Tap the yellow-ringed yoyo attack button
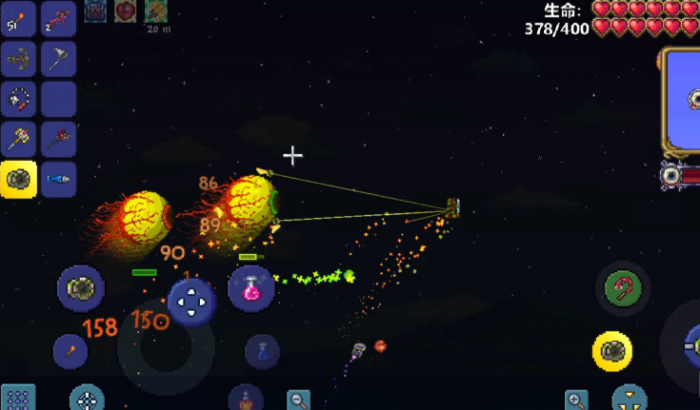 coord(612,351)
